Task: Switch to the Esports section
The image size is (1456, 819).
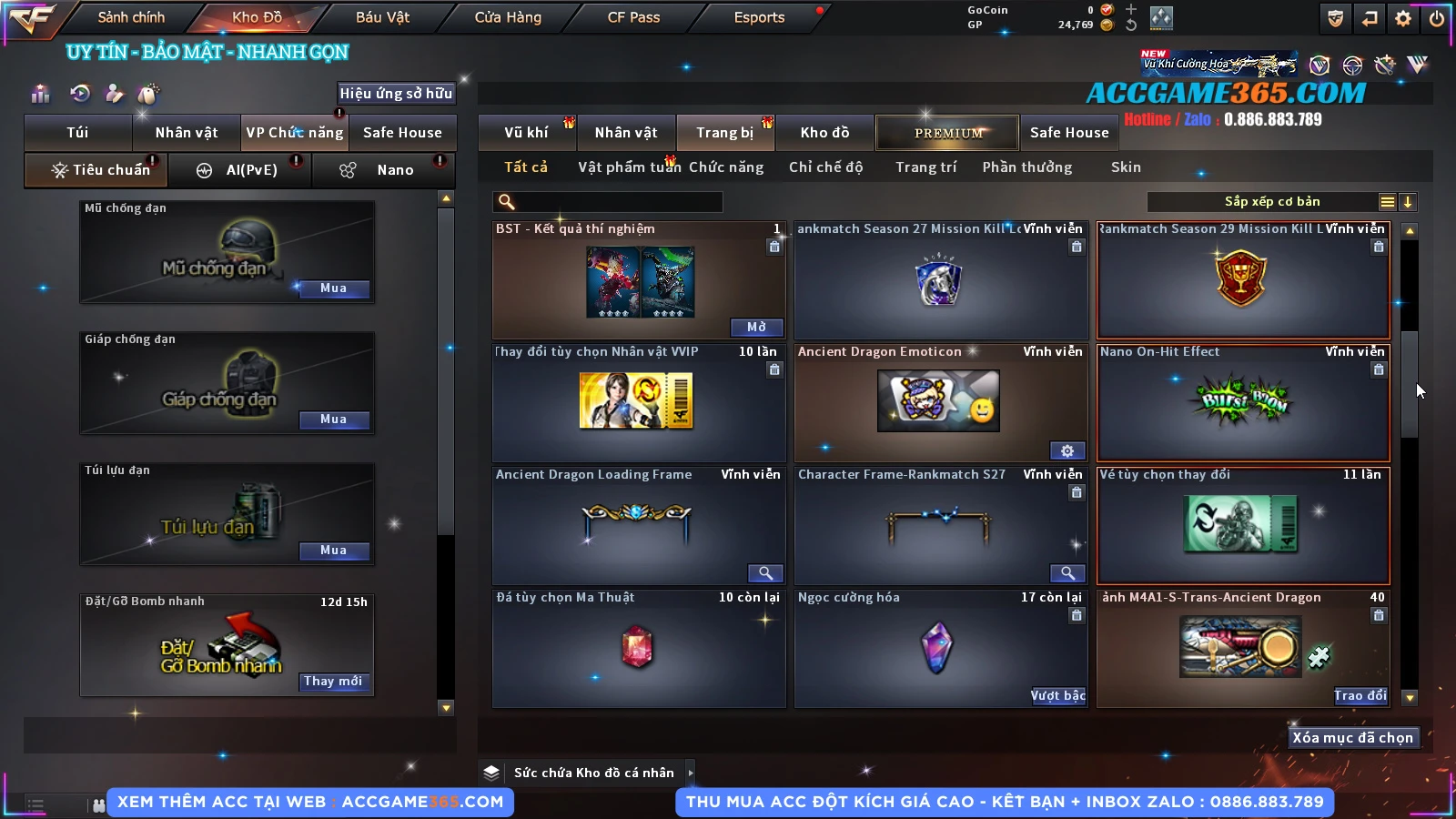Action: [759, 17]
